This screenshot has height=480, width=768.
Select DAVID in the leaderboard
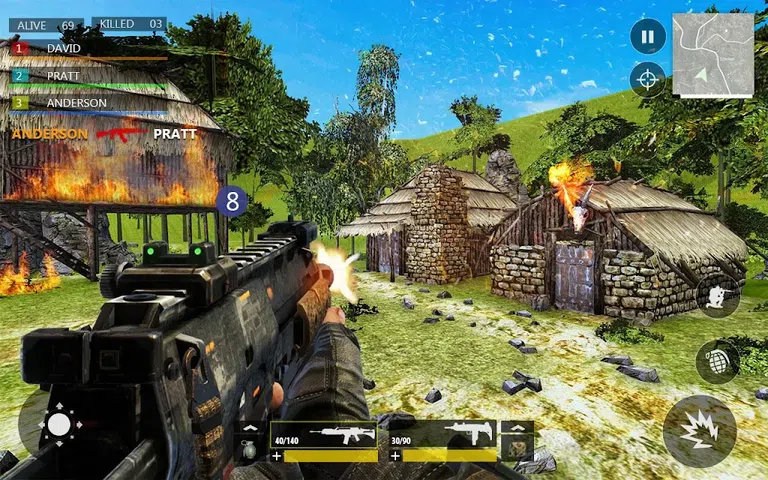coord(63,48)
